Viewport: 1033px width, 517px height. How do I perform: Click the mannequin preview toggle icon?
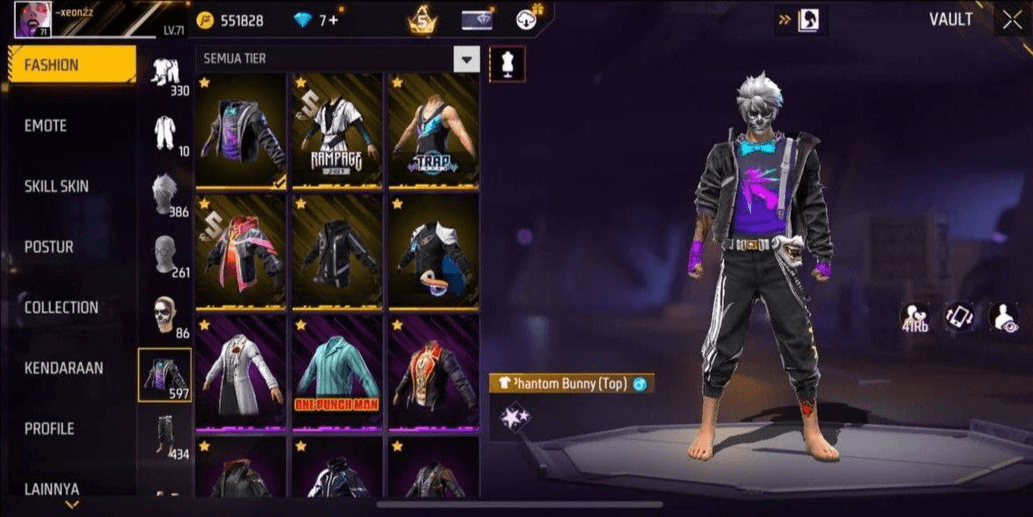coord(504,63)
